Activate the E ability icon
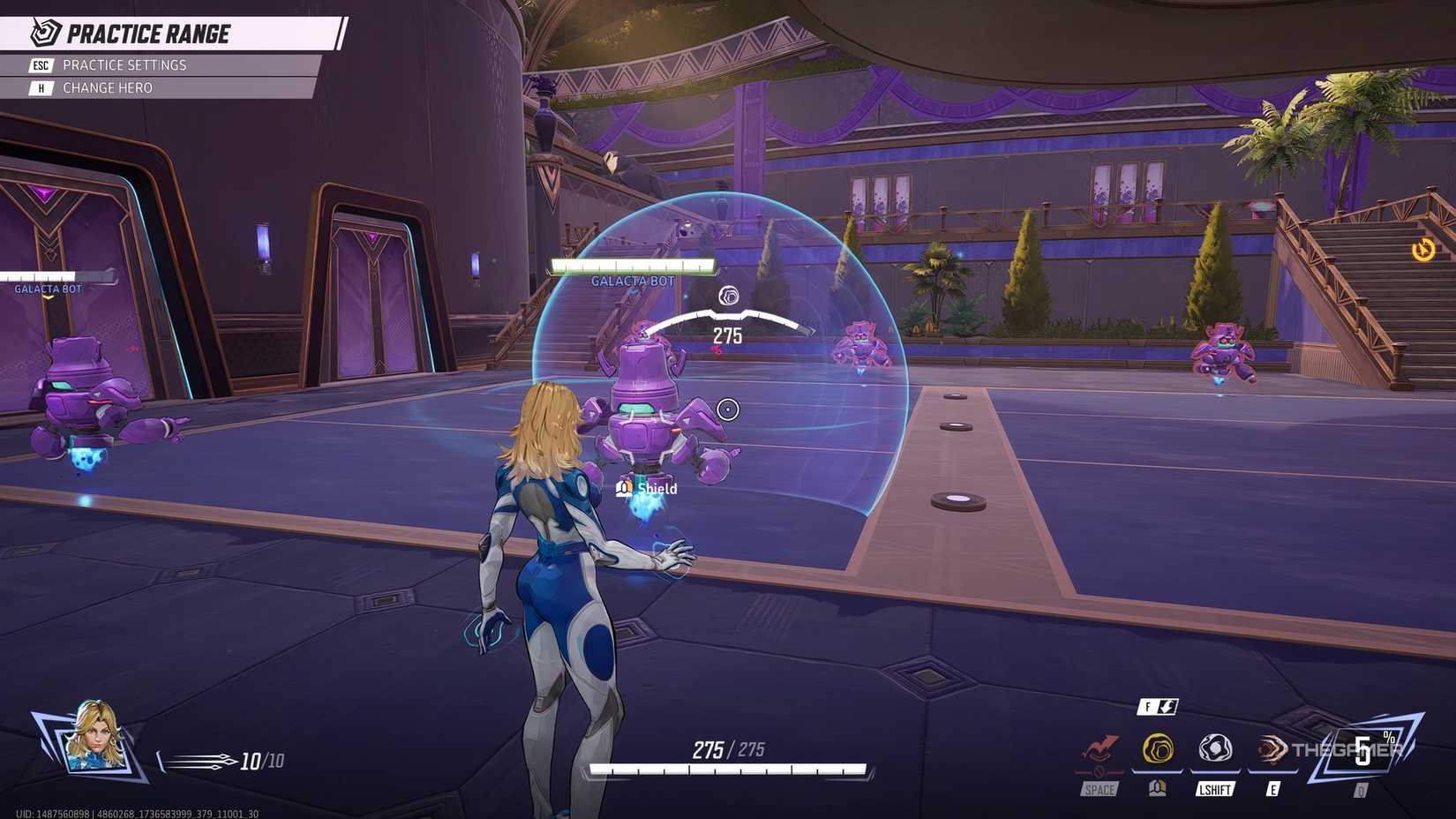Image resolution: width=1456 pixels, height=819 pixels. click(x=1272, y=746)
